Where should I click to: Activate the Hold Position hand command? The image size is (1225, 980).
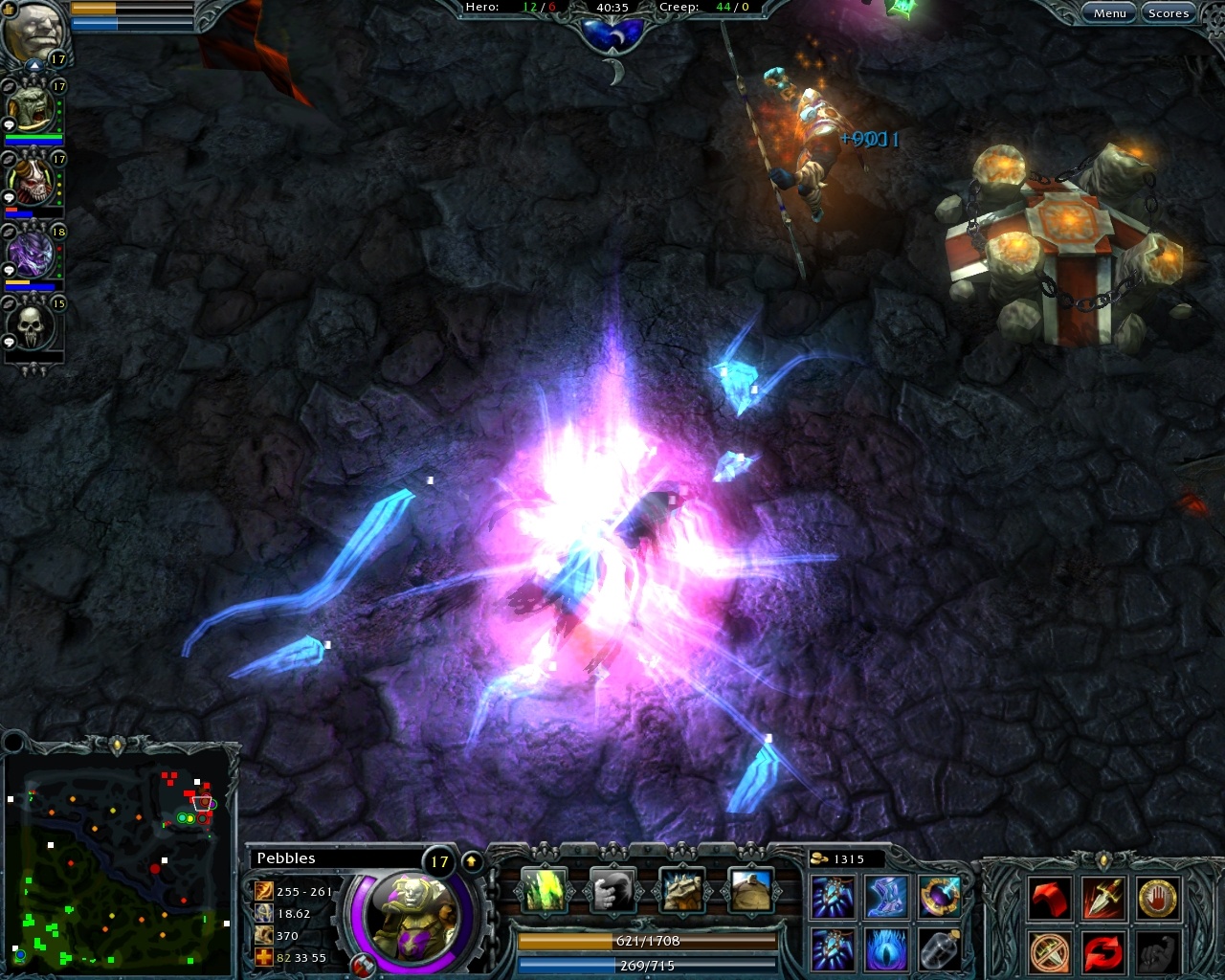(1157, 897)
